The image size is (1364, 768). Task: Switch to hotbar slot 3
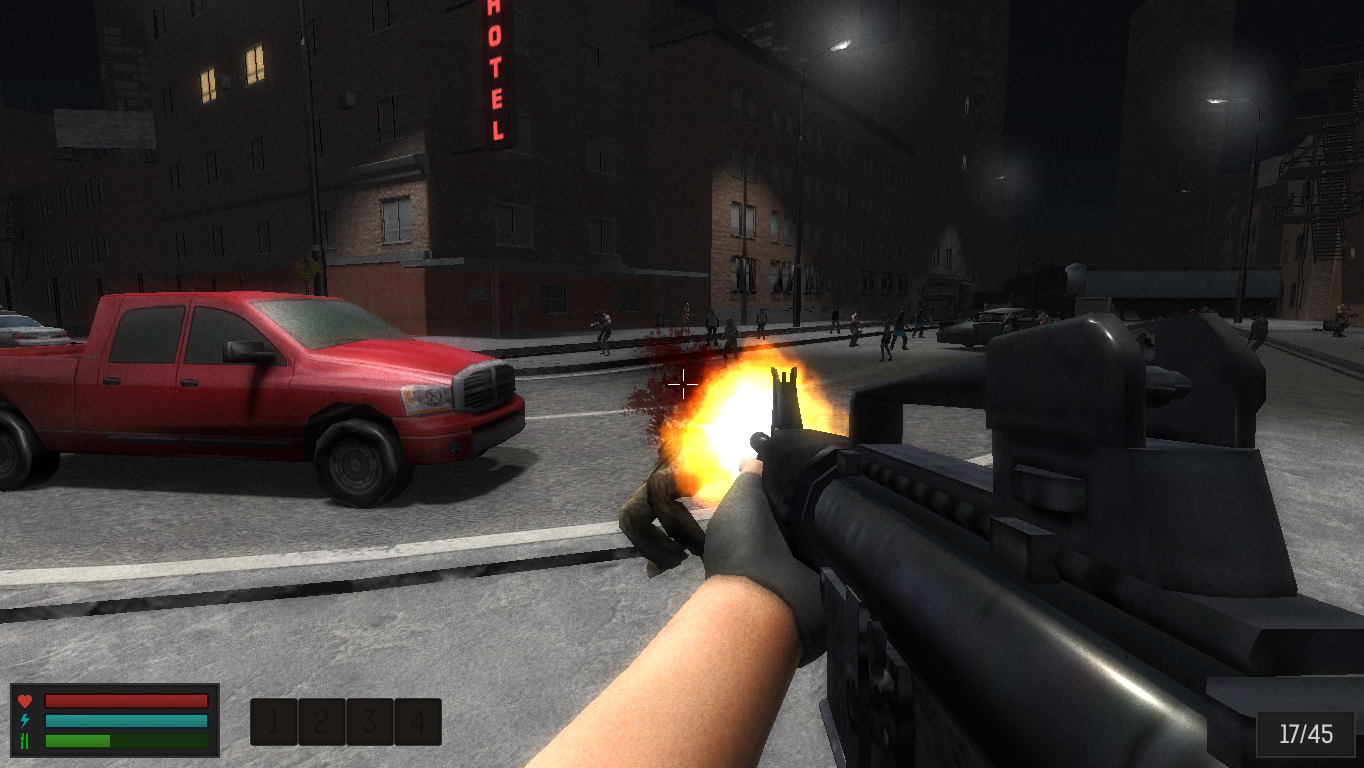[370, 721]
